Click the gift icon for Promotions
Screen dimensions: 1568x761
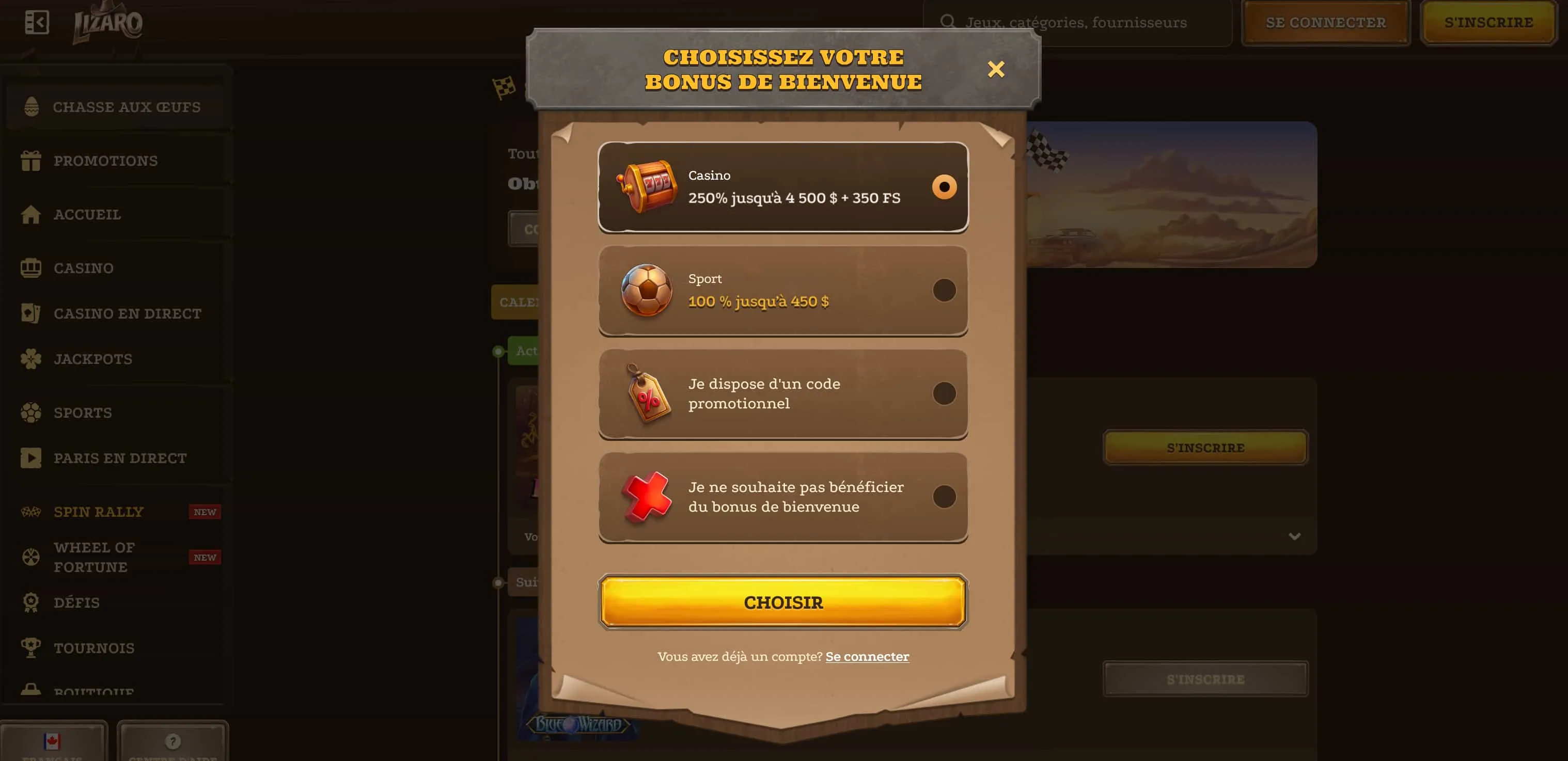[x=32, y=160]
